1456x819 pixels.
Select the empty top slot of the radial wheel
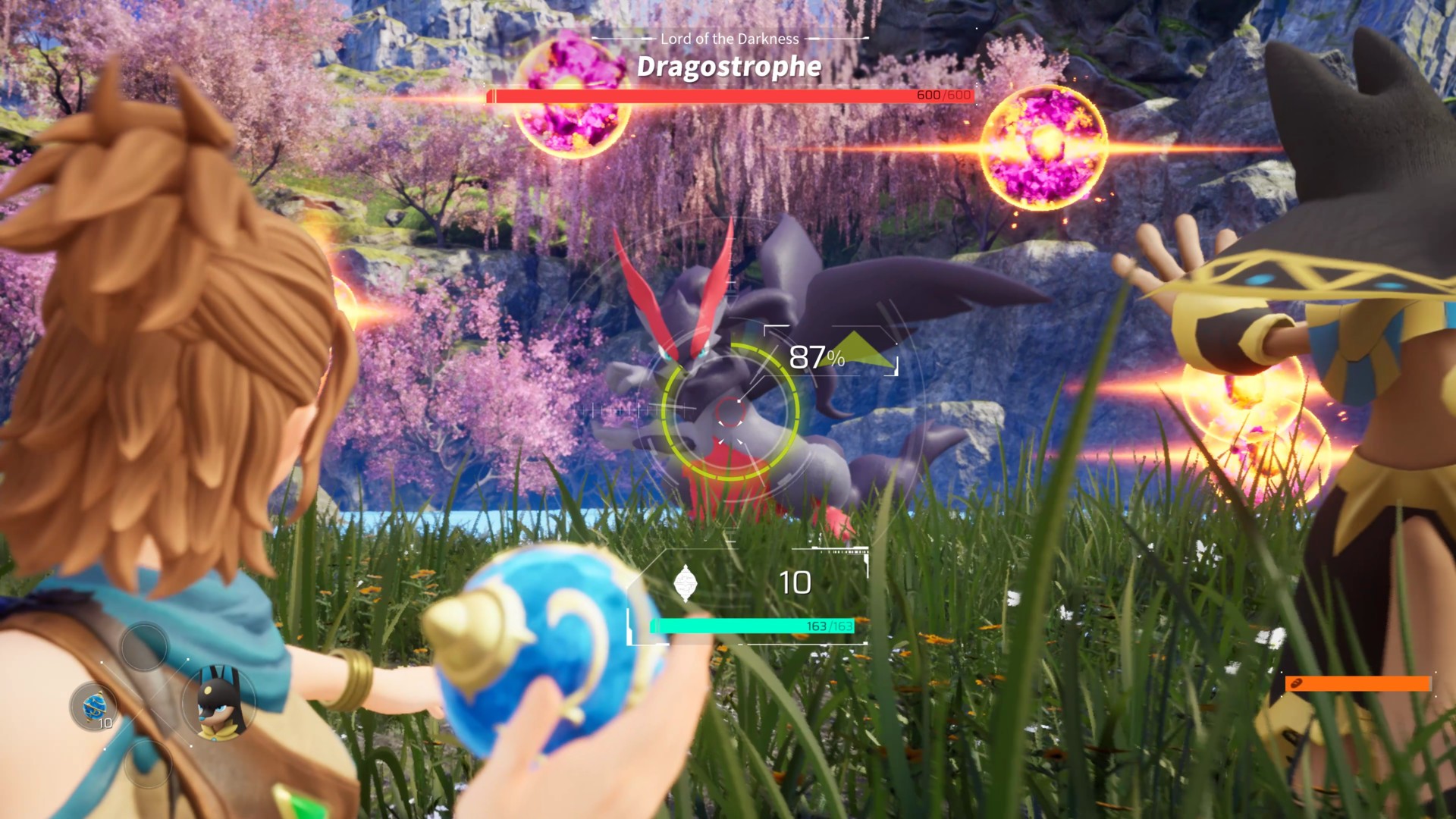(x=143, y=648)
